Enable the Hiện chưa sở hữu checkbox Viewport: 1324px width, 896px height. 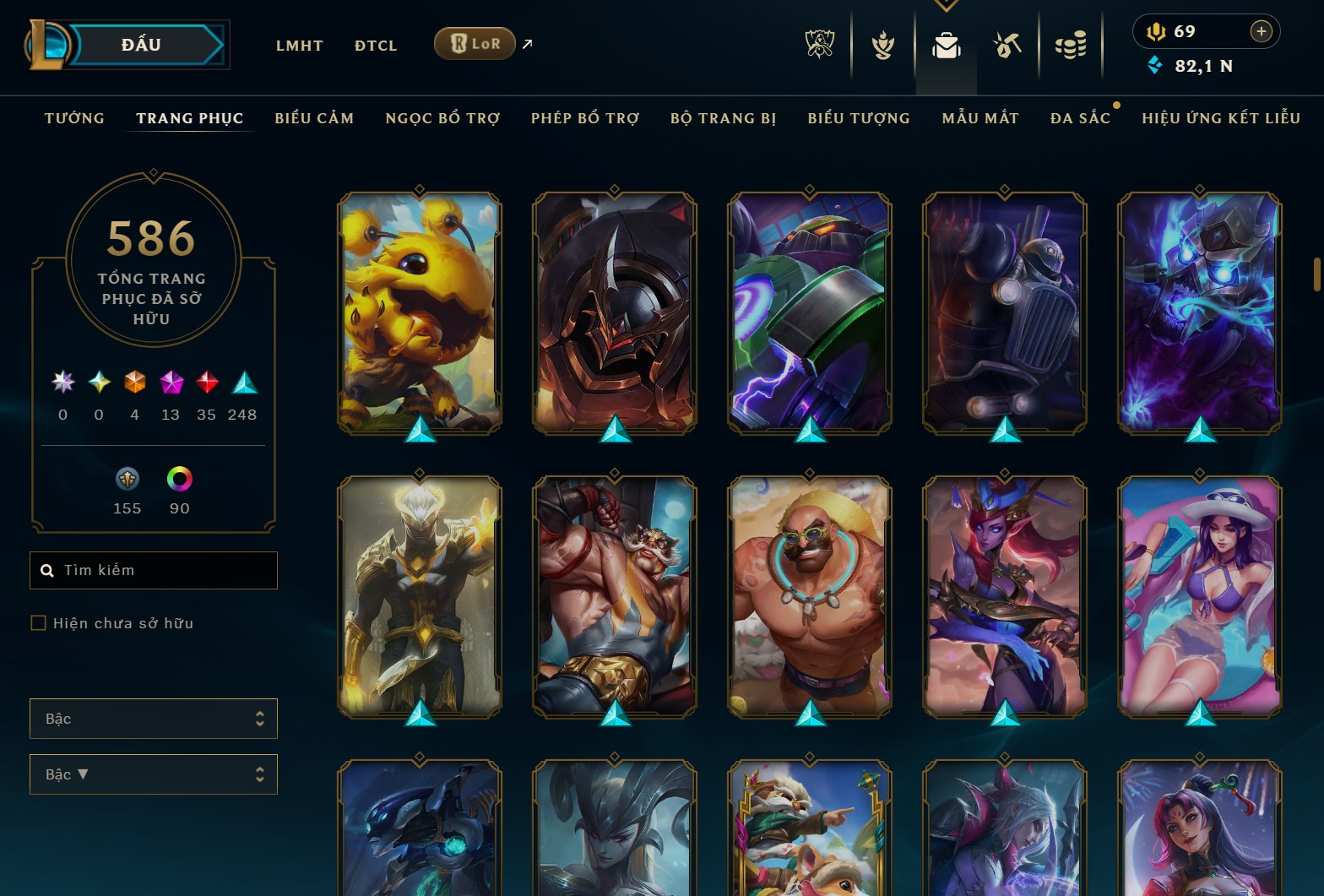(x=39, y=622)
